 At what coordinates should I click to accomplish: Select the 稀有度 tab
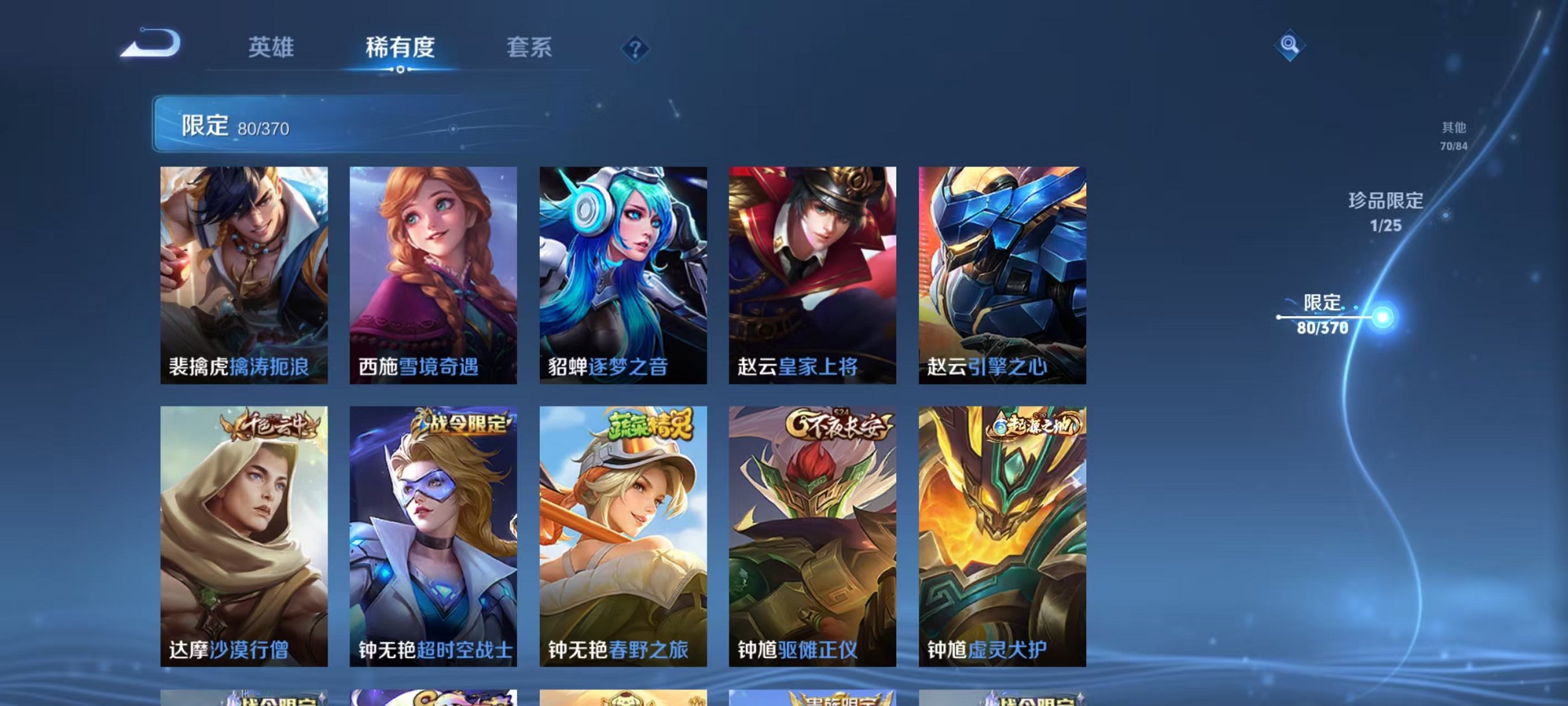400,47
